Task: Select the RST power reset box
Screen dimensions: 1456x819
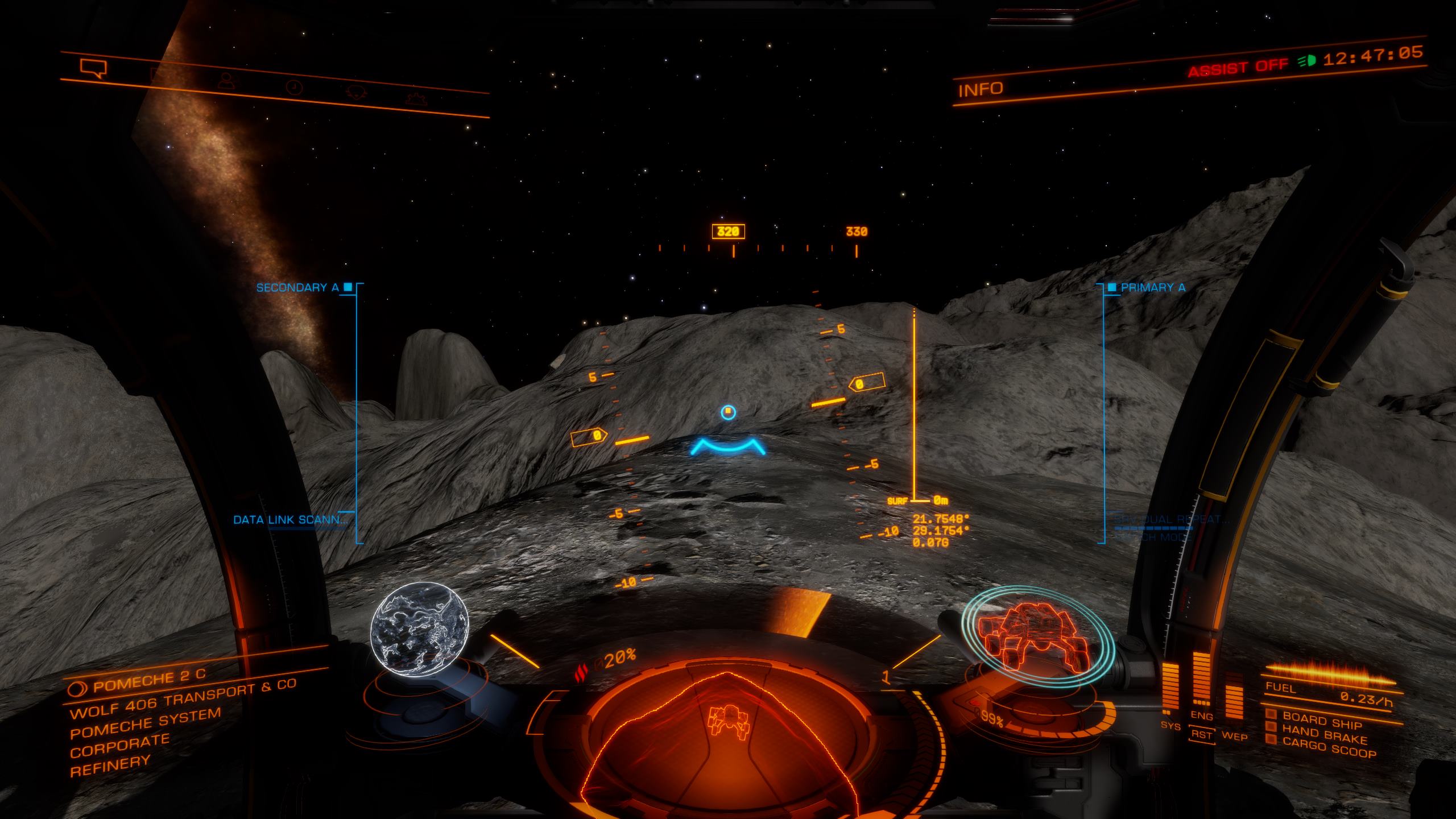Action: [1202, 735]
